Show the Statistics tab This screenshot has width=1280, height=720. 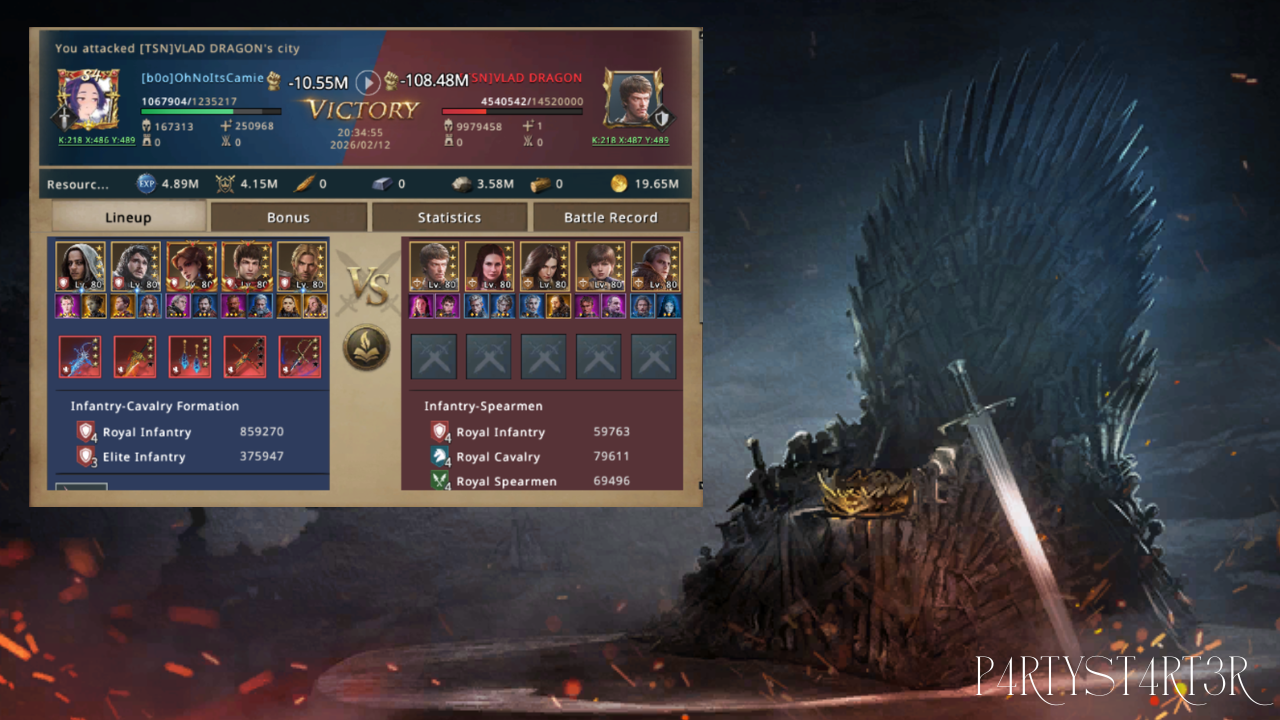click(449, 217)
